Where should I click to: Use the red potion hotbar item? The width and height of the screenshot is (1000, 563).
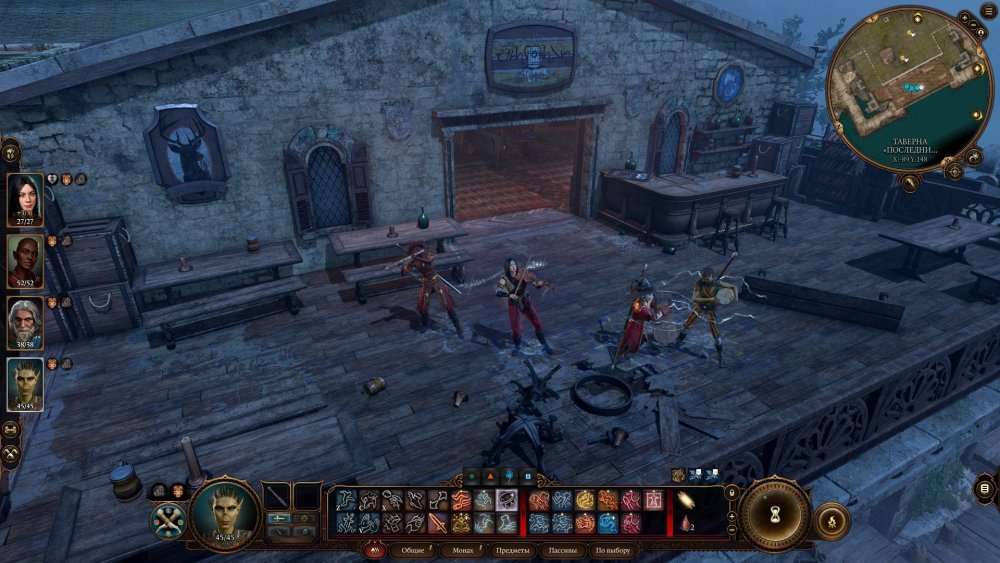(x=687, y=523)
